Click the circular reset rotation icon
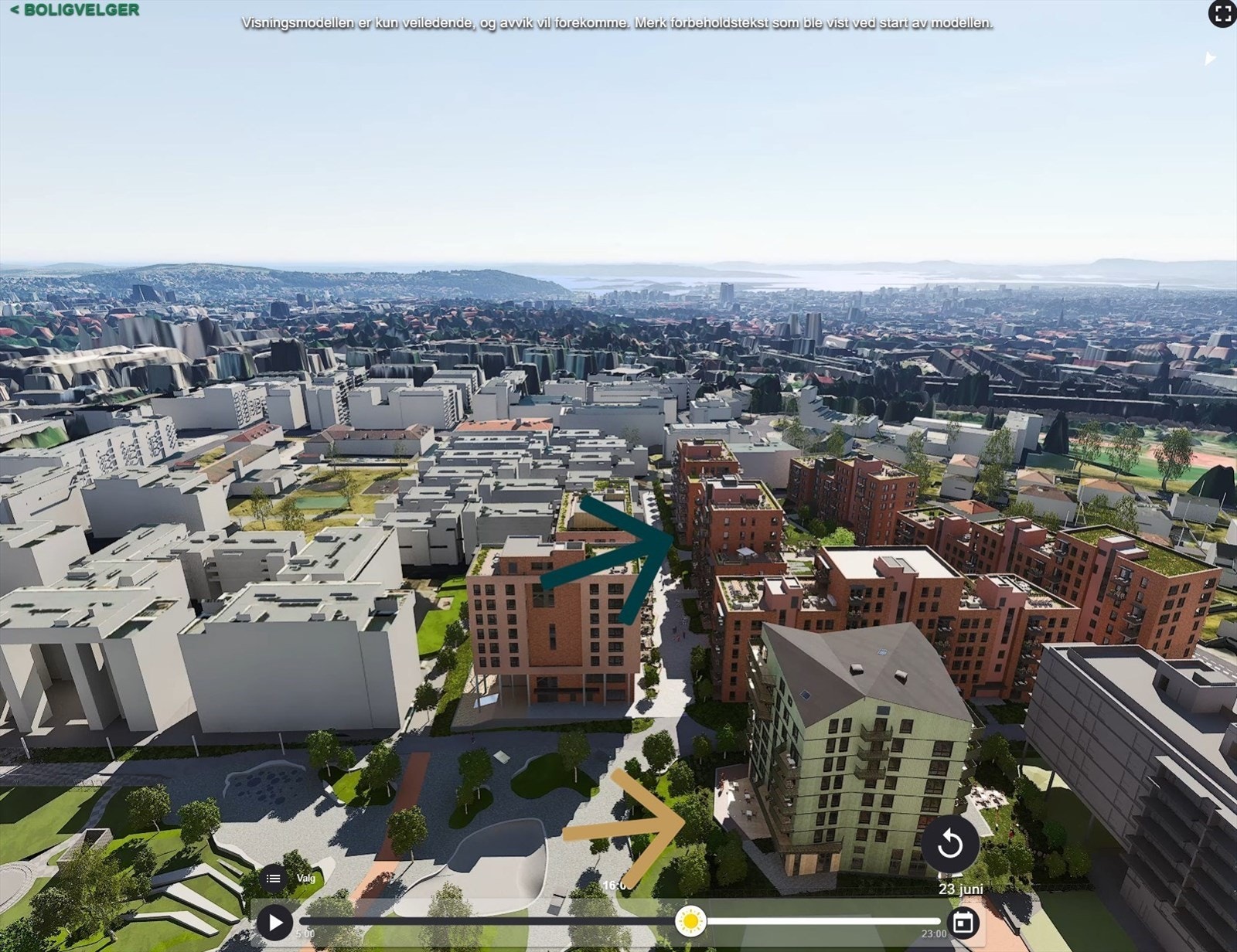The image size is (1237, 952). [951, 844]
